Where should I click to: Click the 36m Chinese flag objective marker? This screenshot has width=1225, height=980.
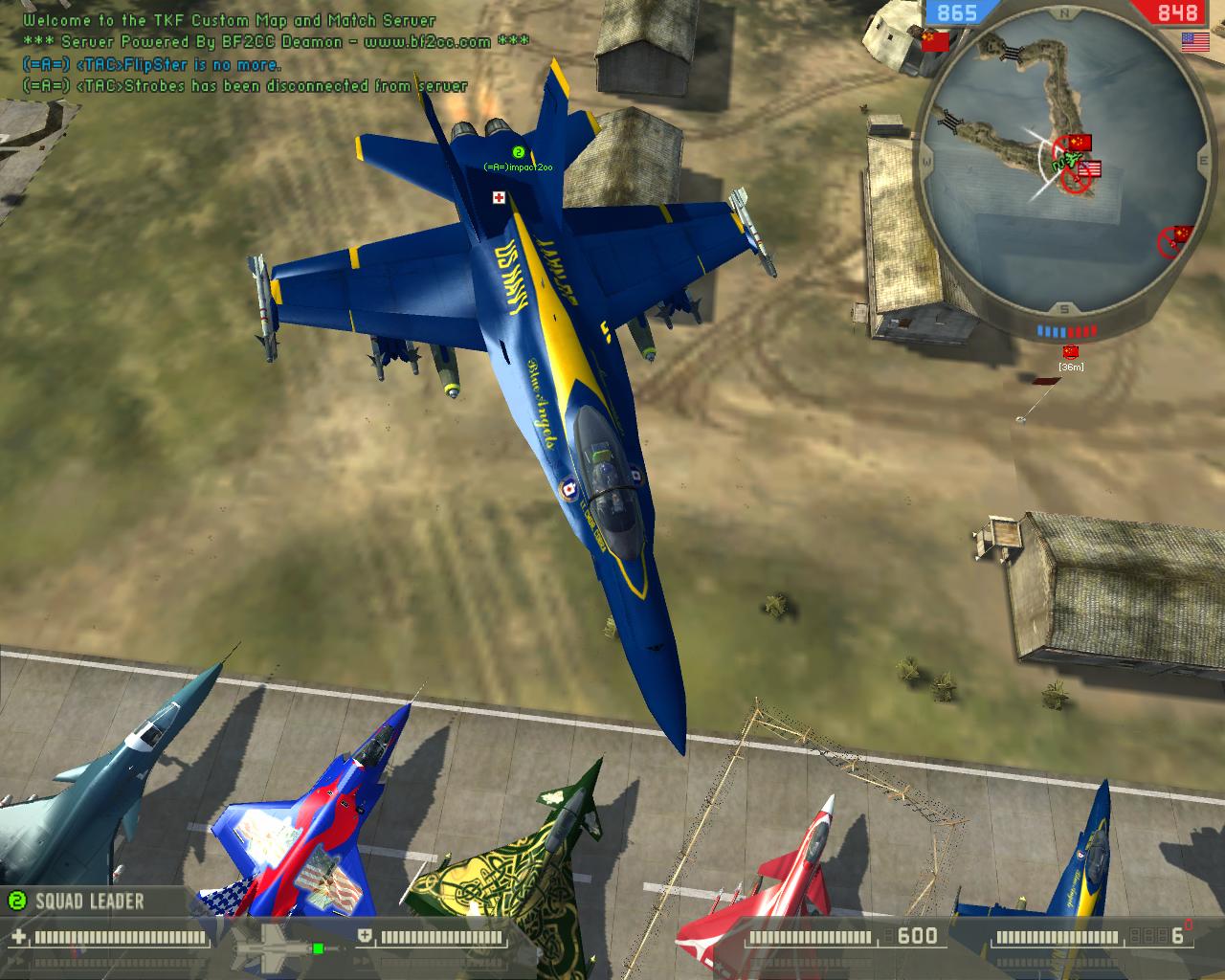[x=1070, y=352]
